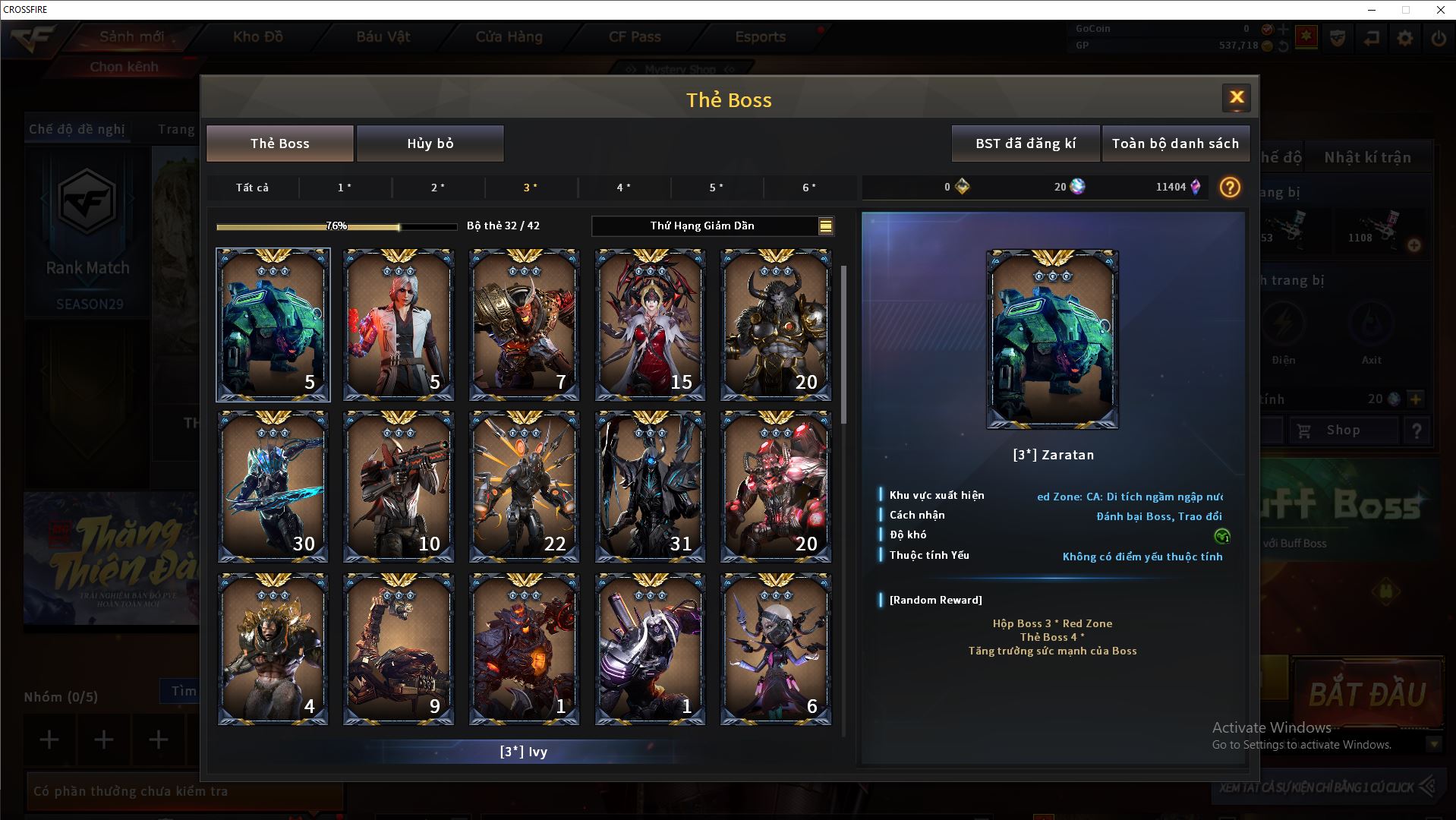This screenshot has height=820, width=1456.
Task: Pick the red-dressed woman card with 15
Action: click(650, 325)
